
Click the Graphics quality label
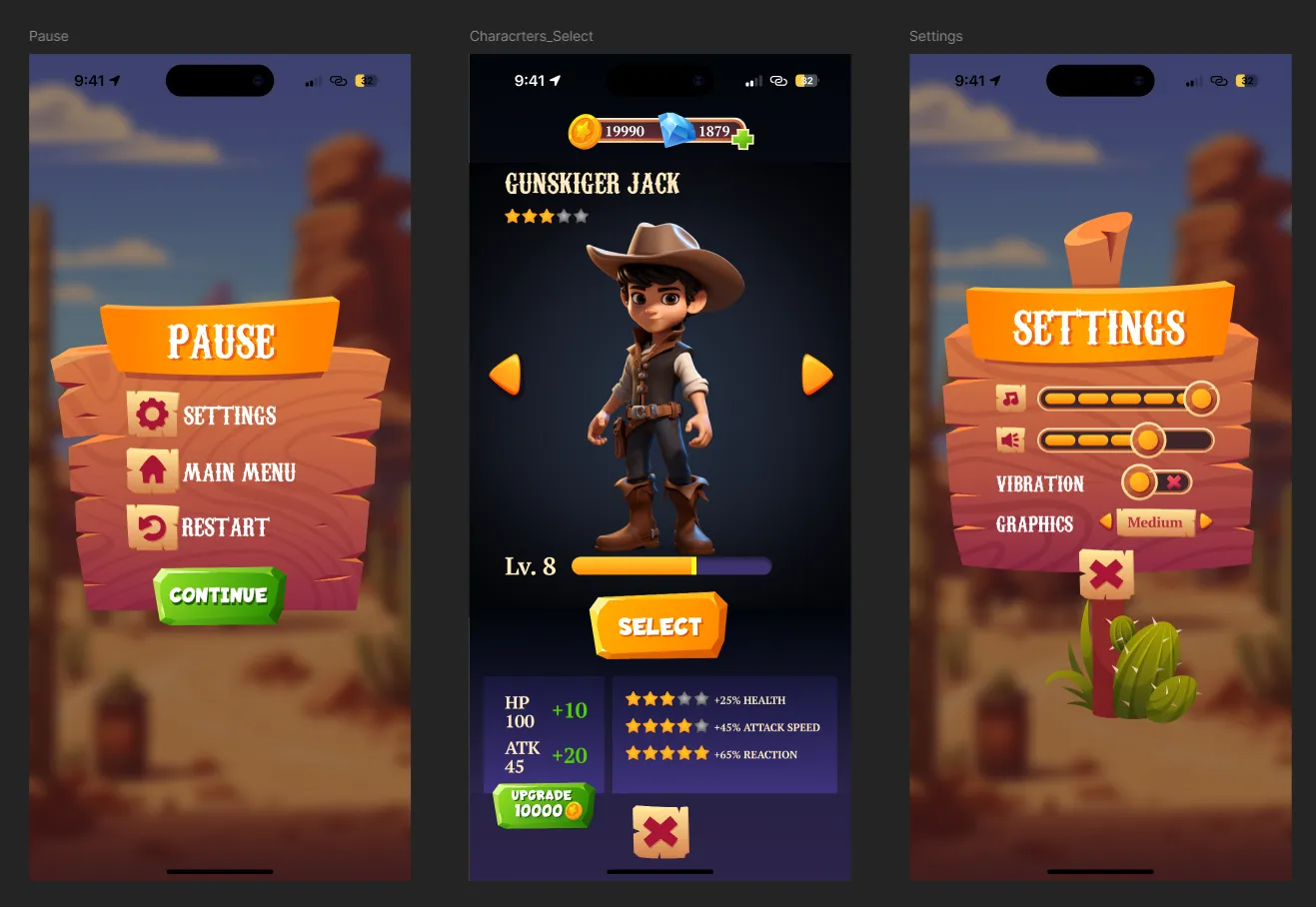[1037, 523]
